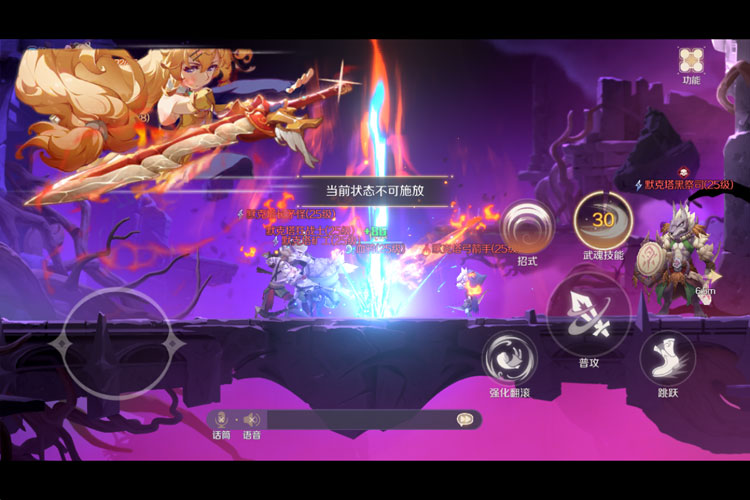Open the 功能 function menu
The height and width of the screenshot is (500, 750).
tap(691, 61)
